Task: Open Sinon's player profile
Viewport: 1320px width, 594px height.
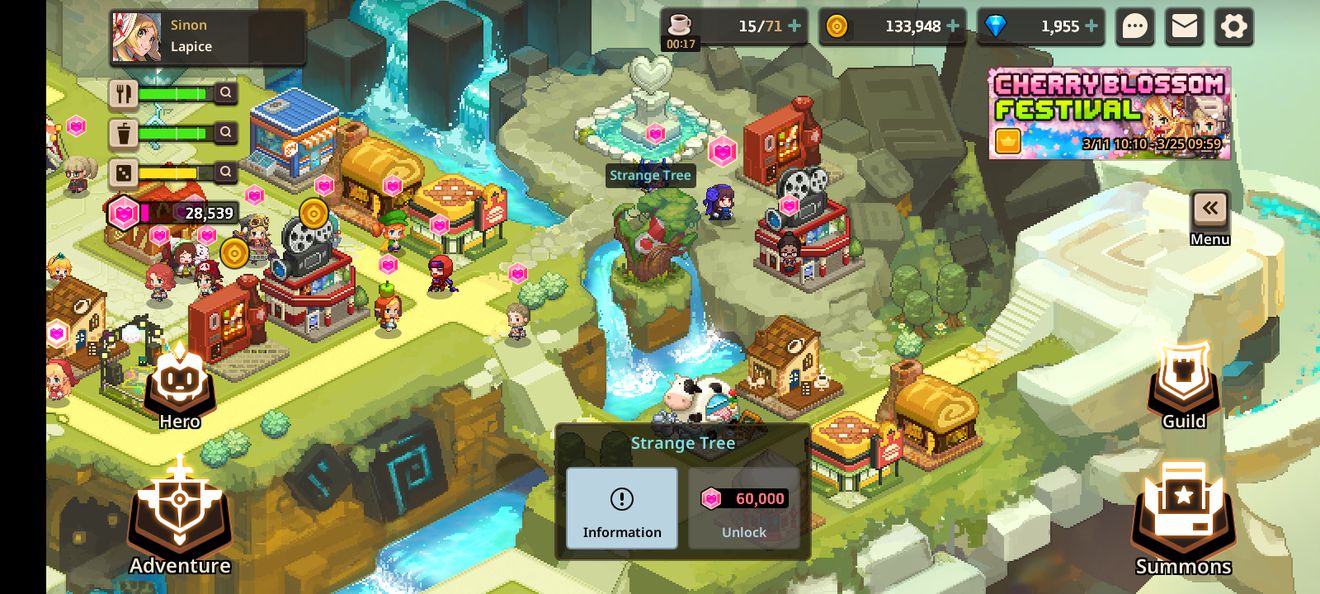Action: click(207, 37)
